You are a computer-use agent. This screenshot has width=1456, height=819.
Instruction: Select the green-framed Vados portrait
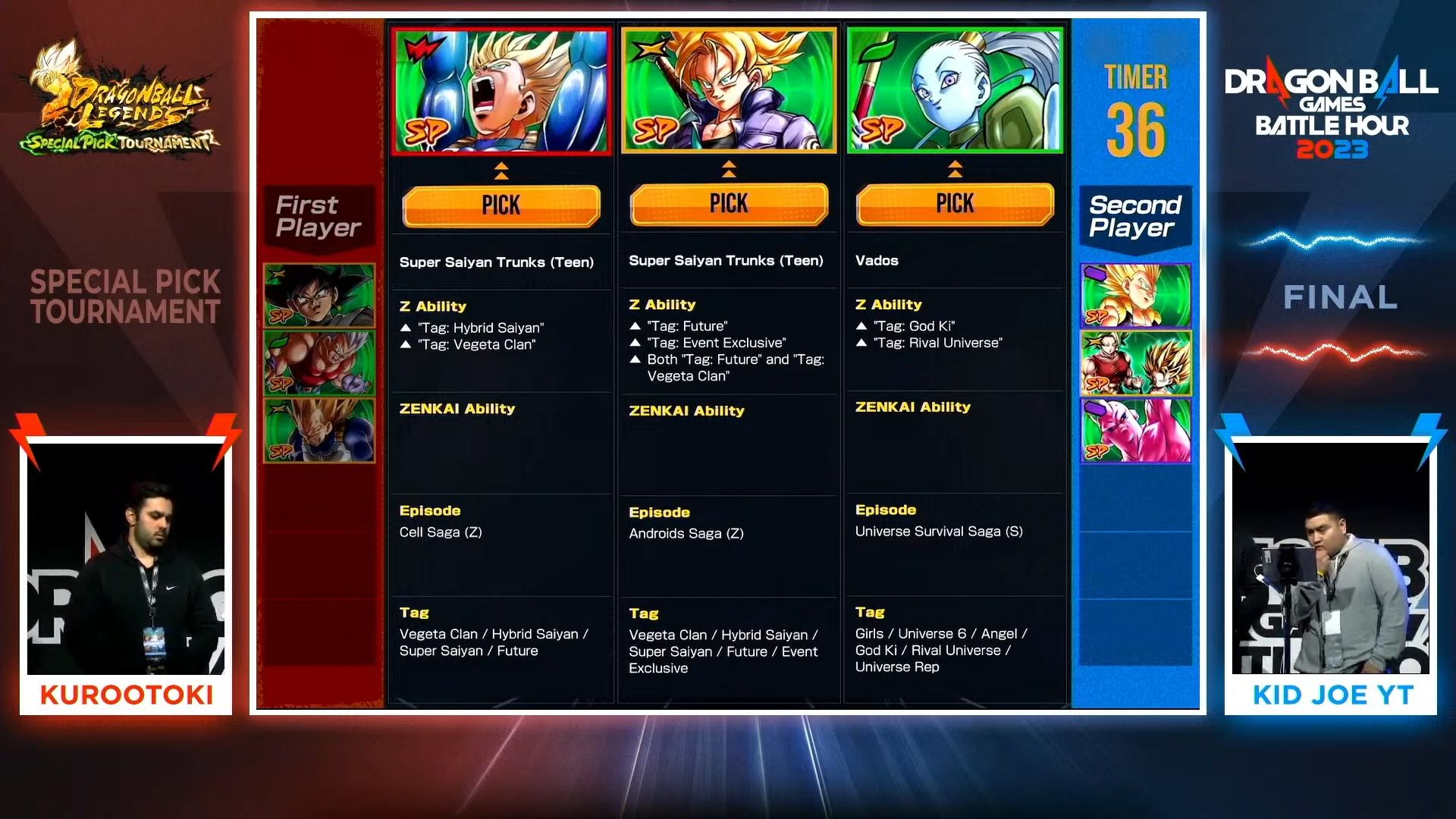tap(955, 90)
